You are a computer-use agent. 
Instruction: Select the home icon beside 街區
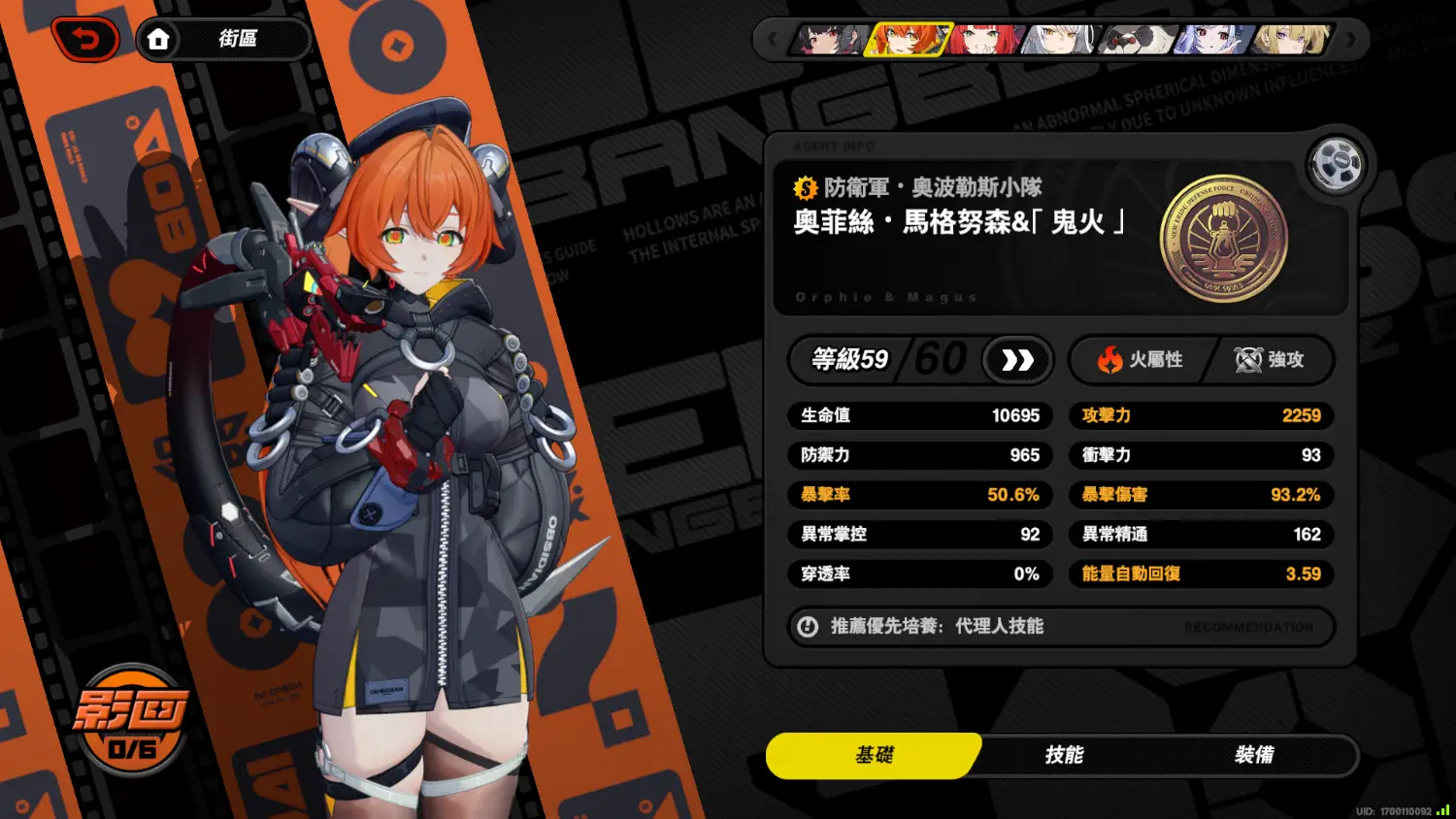point(160,39)
